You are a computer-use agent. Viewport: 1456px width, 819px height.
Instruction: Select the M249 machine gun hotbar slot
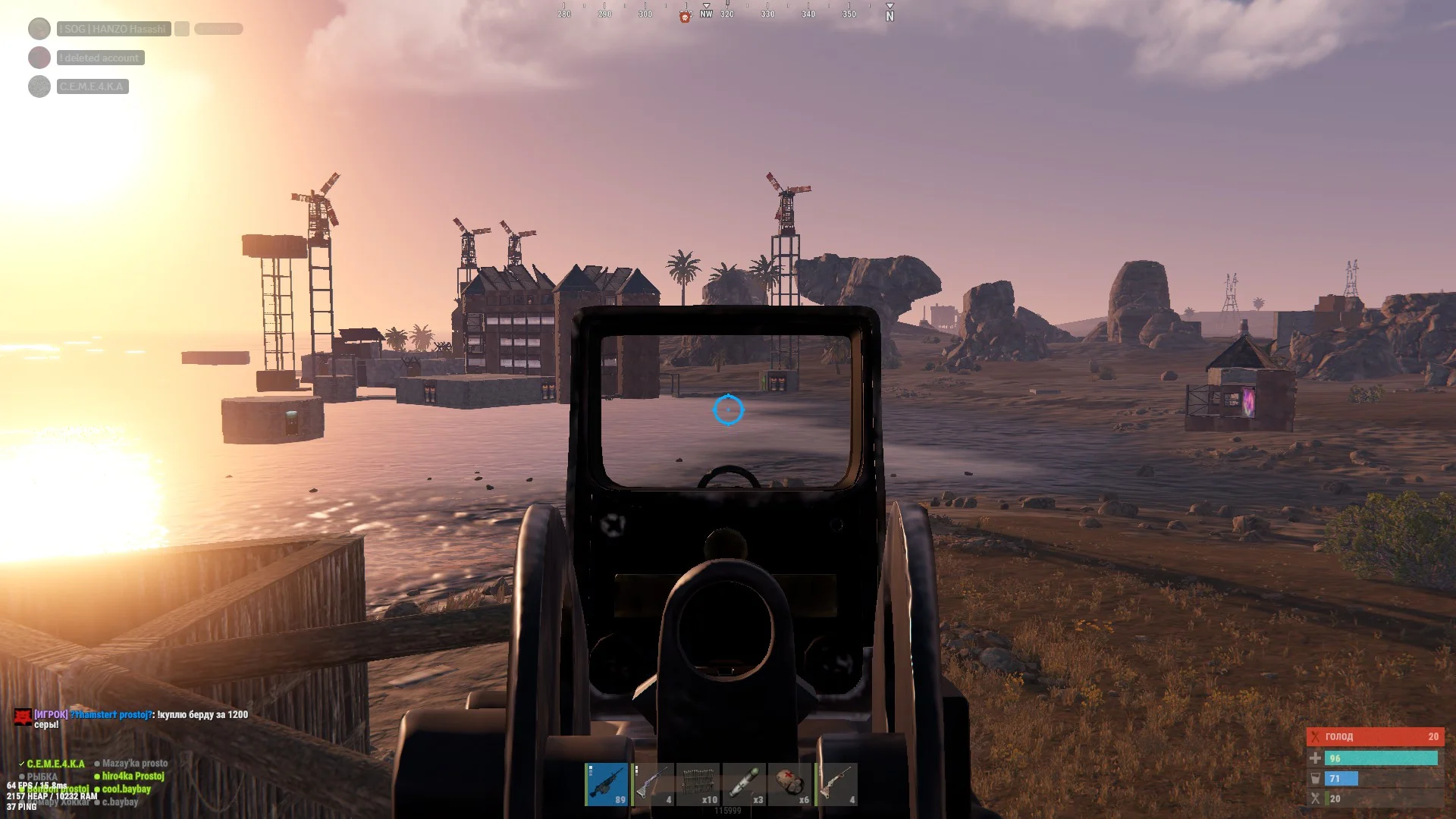click(x=607, y=784)
